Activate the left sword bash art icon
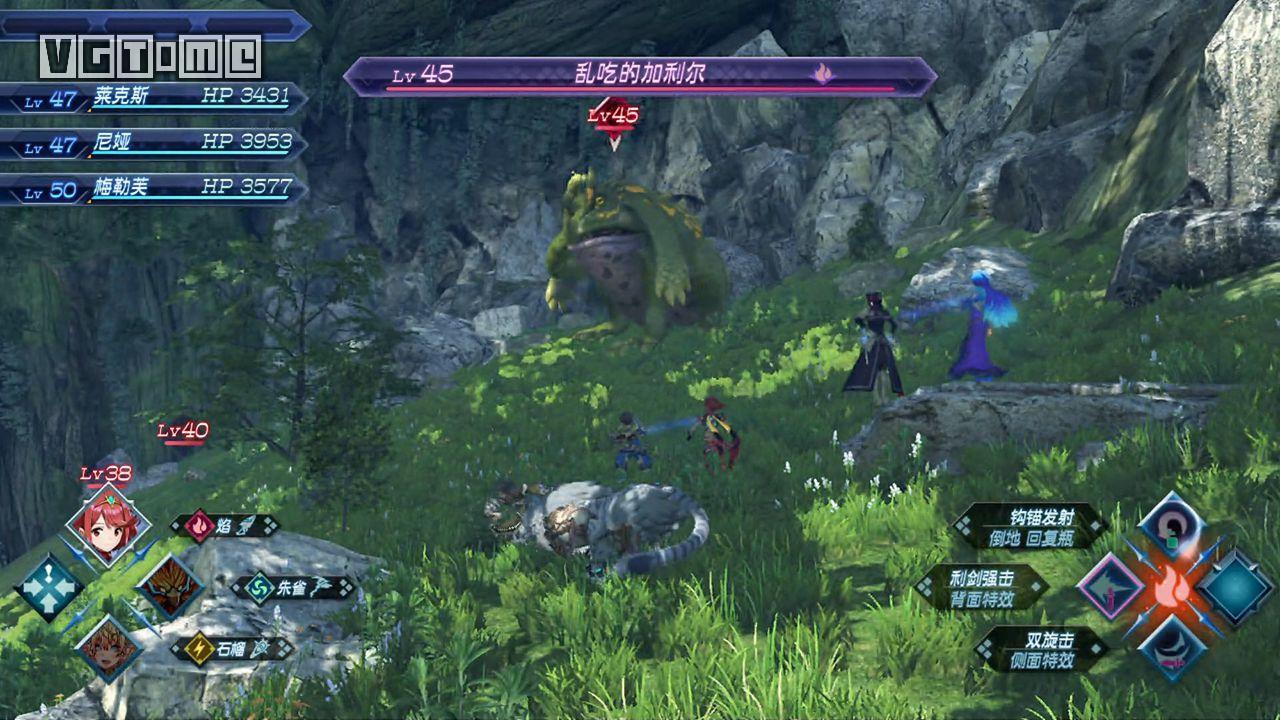The image size is (1280, 720). tap(1110, 587)
